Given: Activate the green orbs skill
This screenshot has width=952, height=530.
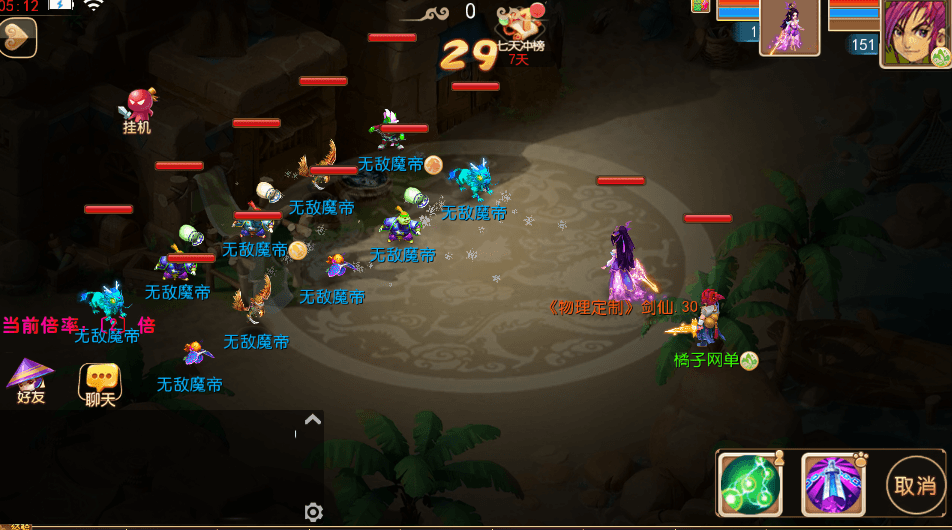Looking at the screenshot, I should pyautogui.click(x=751, y=485).
